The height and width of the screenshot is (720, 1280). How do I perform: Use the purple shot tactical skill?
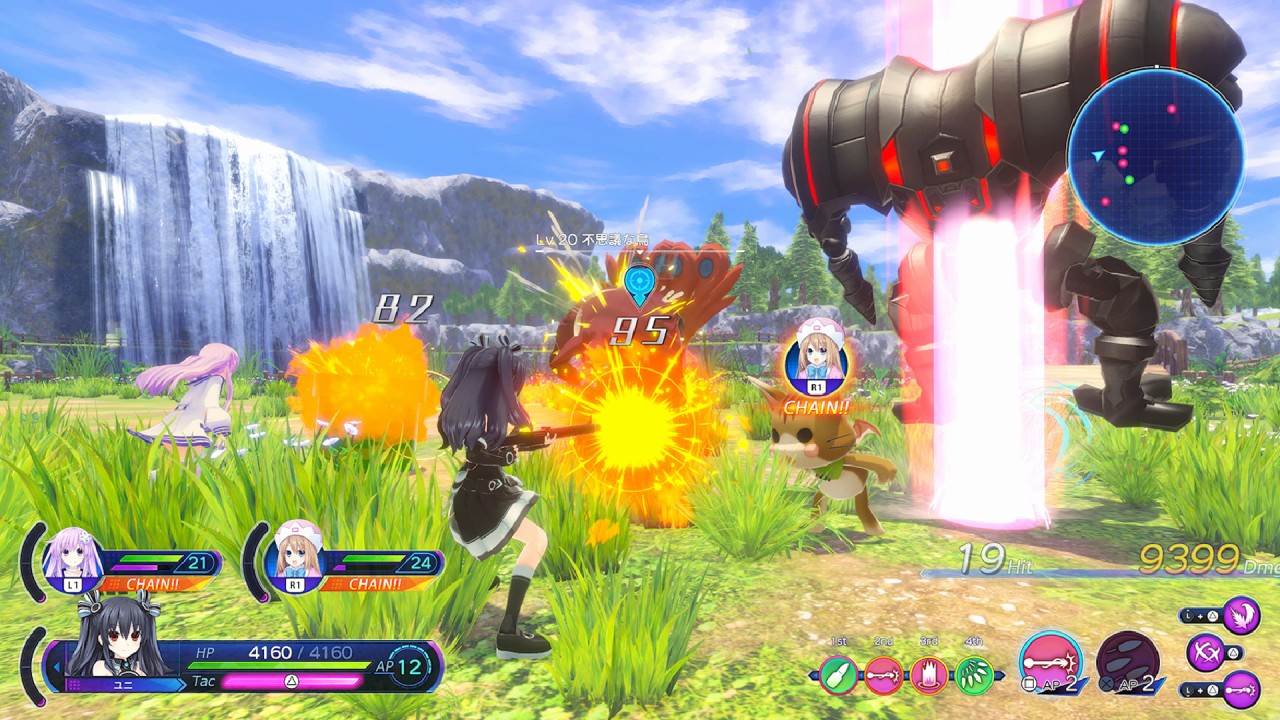click(1240, 690)
